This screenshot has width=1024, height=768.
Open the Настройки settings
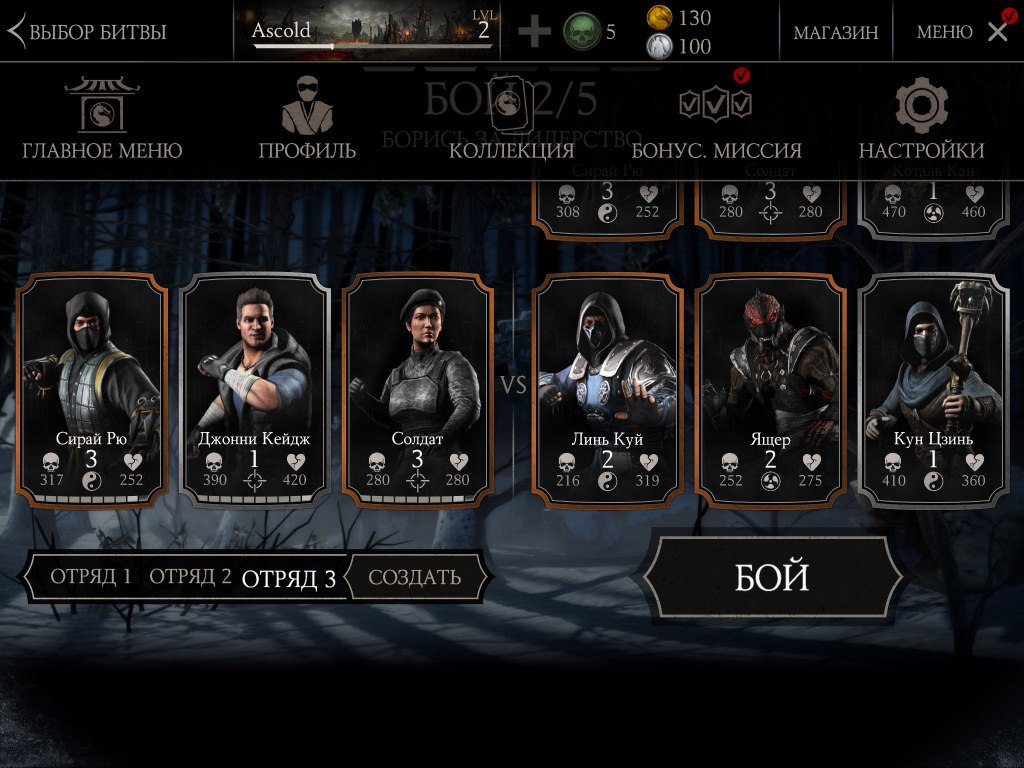click(921, 119)
